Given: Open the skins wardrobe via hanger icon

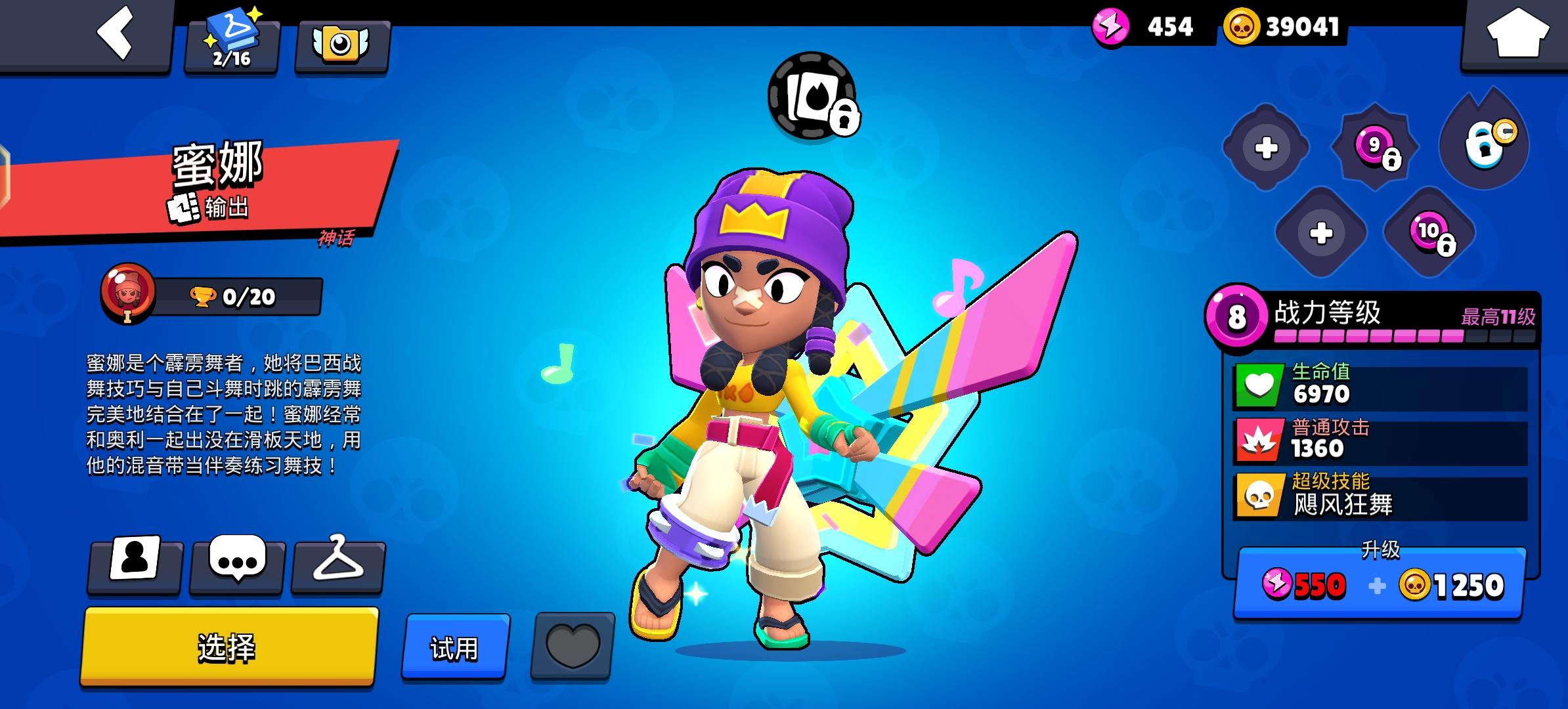Looking at the screenshot, I should (x=339, y=566).
